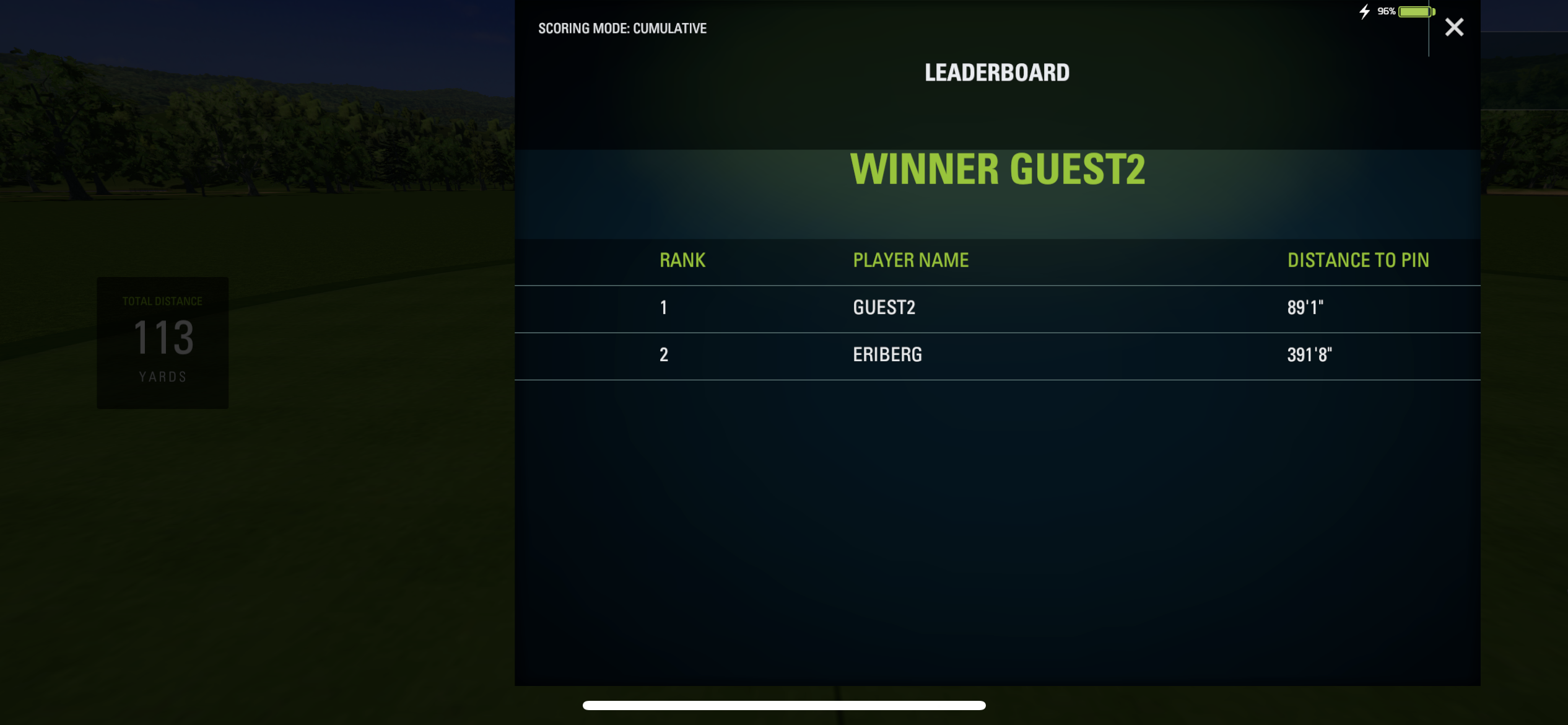The image size is (1568, 725).
Task: Select the GUEST2 leaderboard row
Action: click(x=997, y=308)
